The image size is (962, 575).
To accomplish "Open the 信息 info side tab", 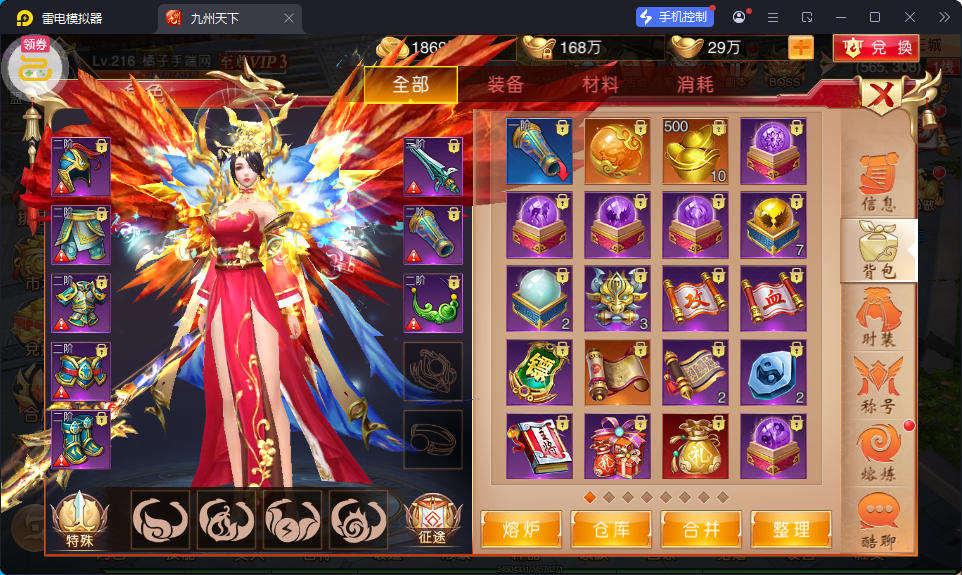I will pos(877,184).
